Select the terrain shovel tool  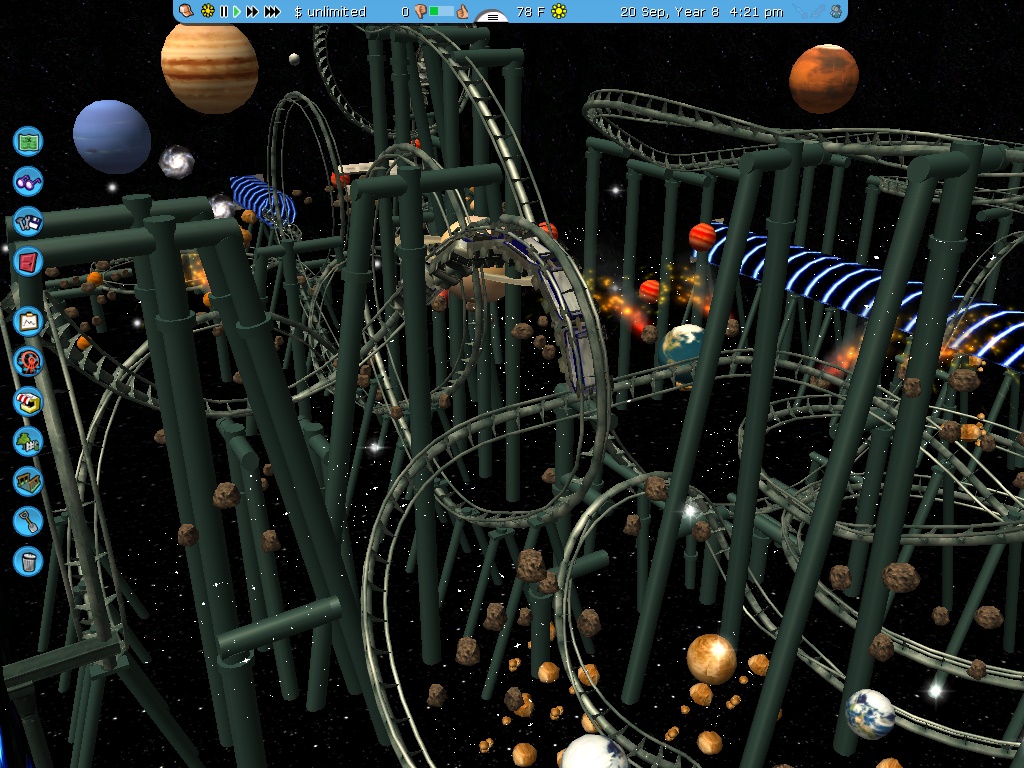coord(29,520)
